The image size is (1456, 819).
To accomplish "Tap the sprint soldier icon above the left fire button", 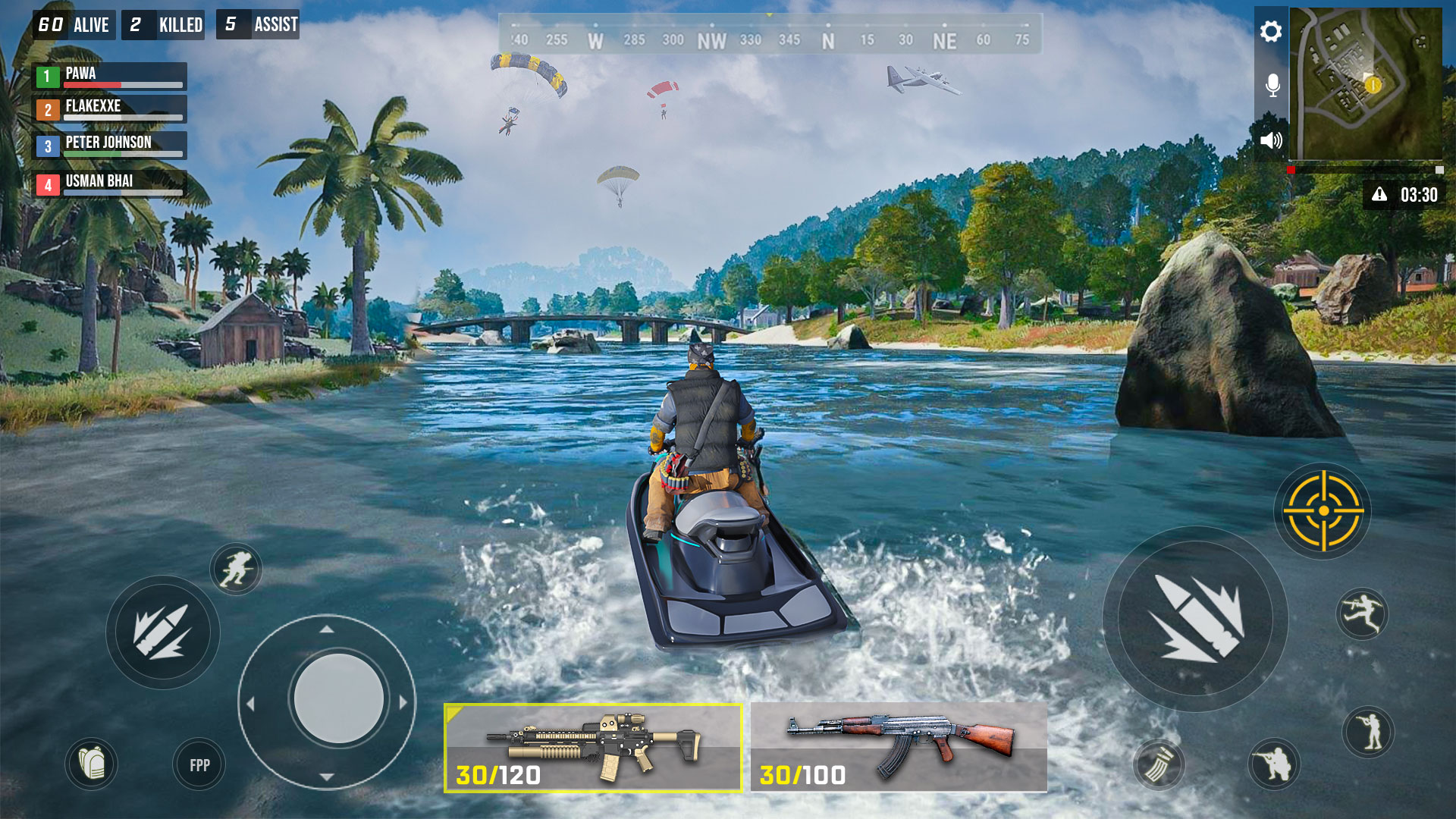I will (236, 569).
